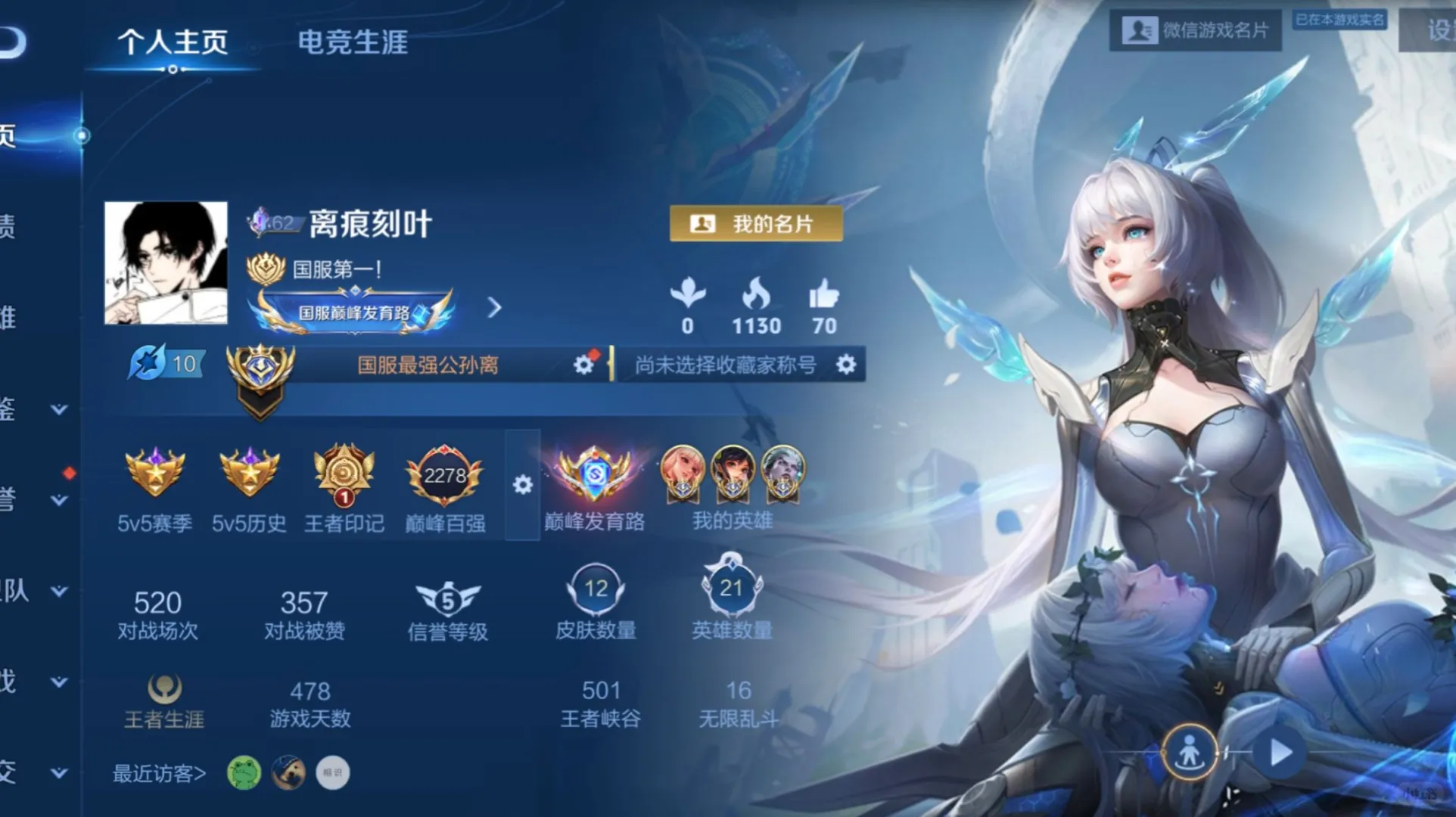
Task: Click the 我的名片 button
Action: click(754, 223)
